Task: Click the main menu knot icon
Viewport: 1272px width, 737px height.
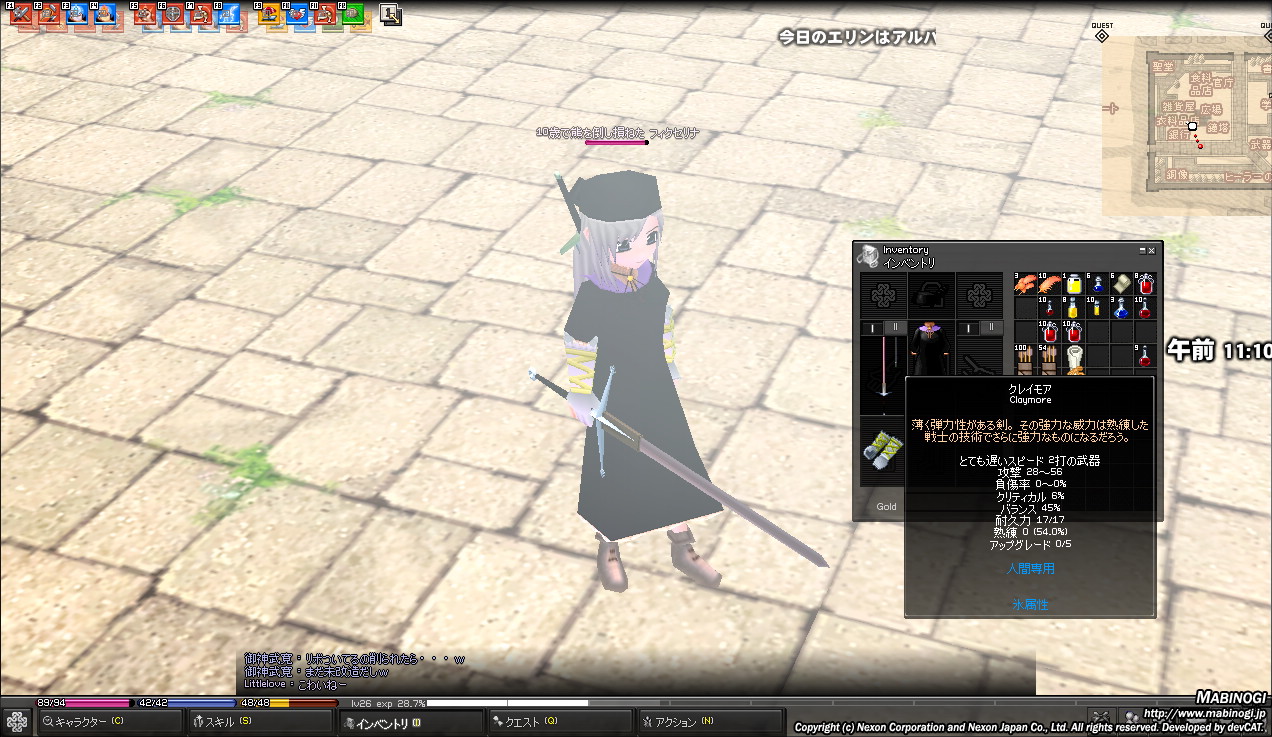Action: 17,721
